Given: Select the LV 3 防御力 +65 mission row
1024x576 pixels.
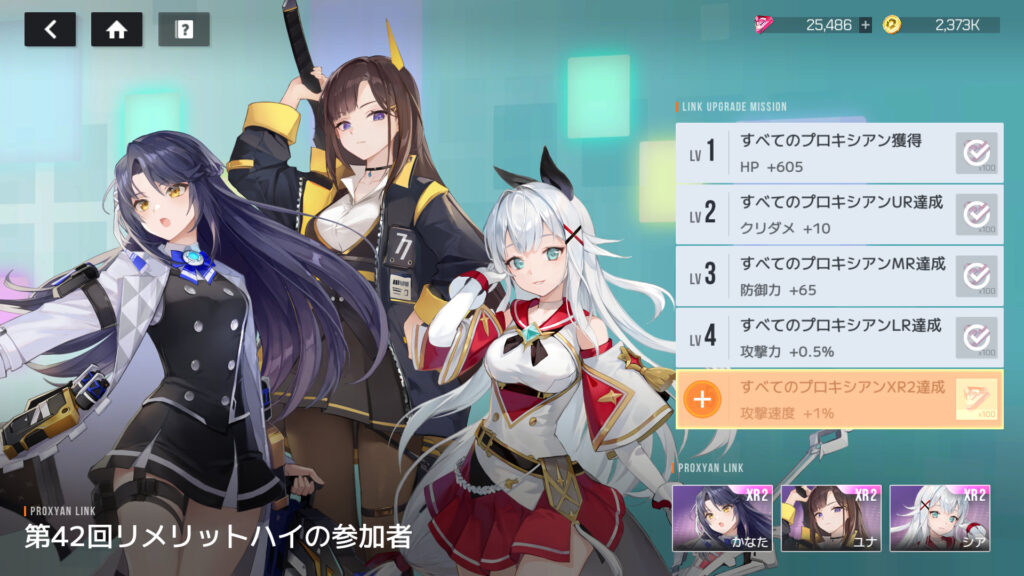Looking at the screenshot, I should tap(838, 276).
